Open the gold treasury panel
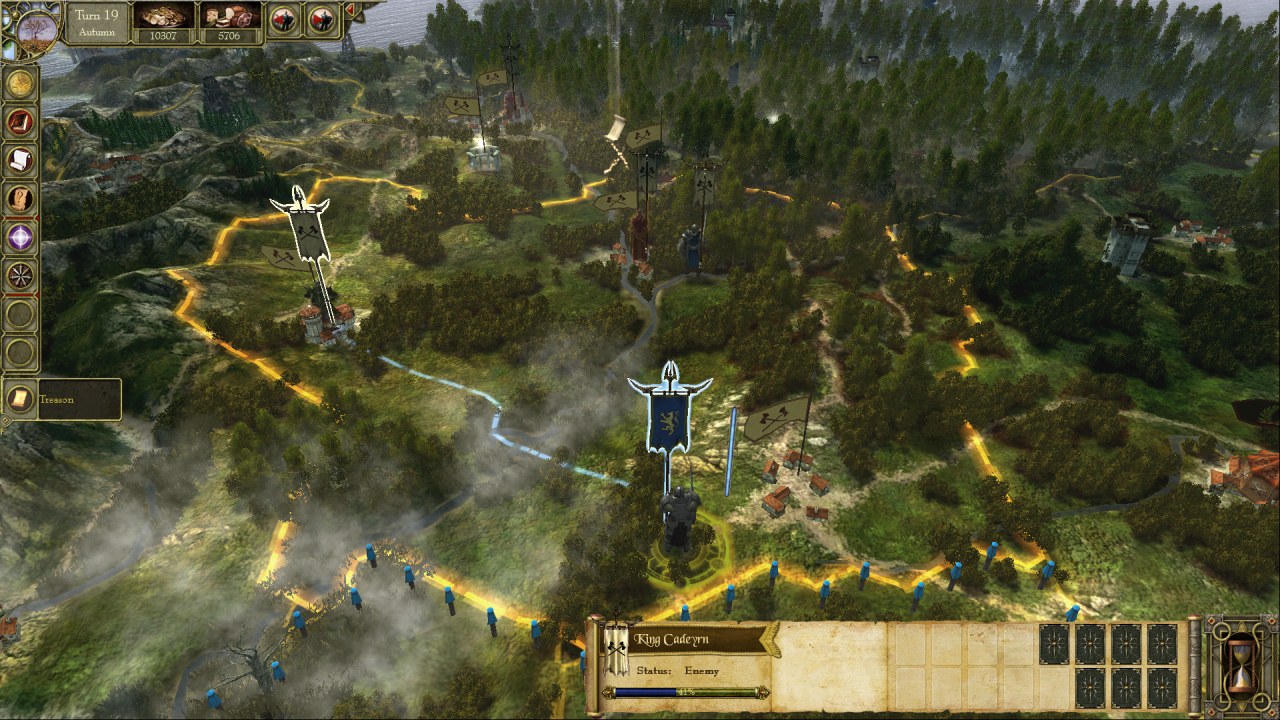This screenshot has height=720, width=1280. click(x=163, y=22)
